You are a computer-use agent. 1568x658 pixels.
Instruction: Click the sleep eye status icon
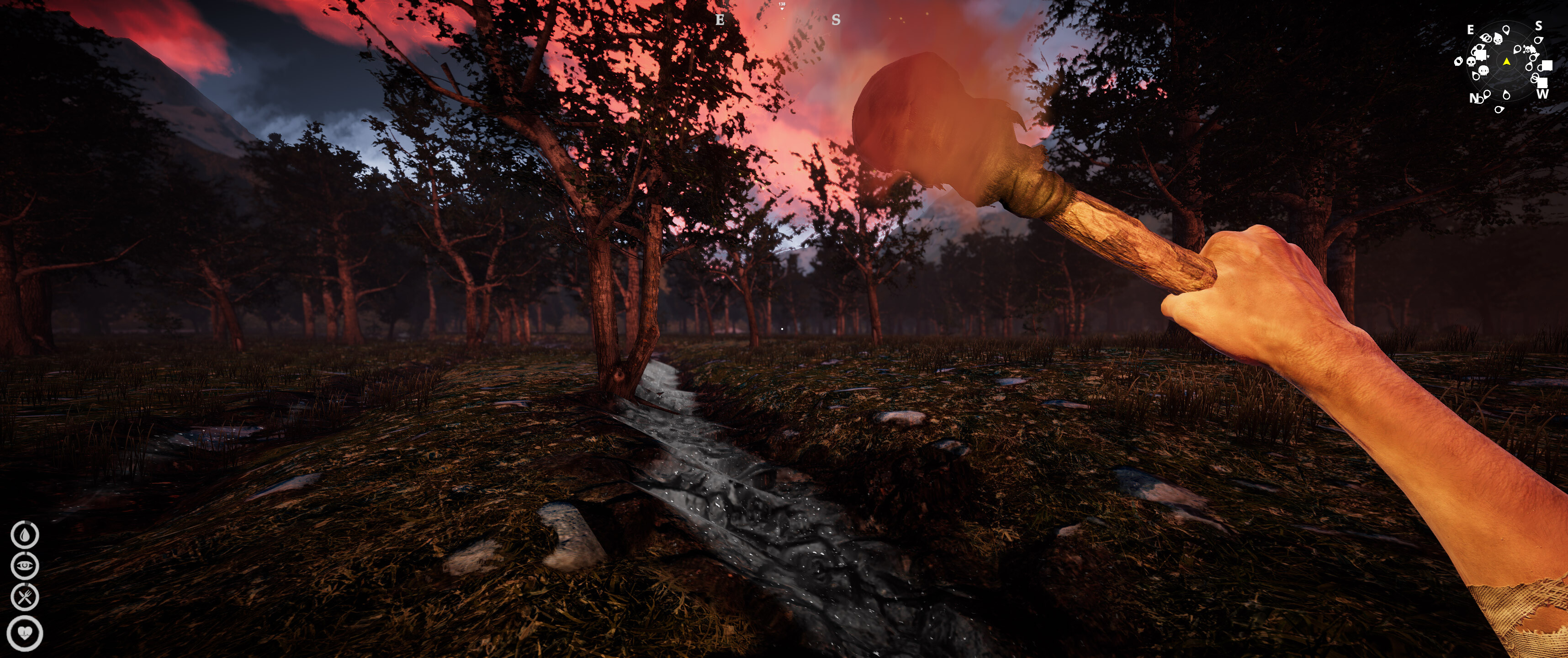pos(25,566)
